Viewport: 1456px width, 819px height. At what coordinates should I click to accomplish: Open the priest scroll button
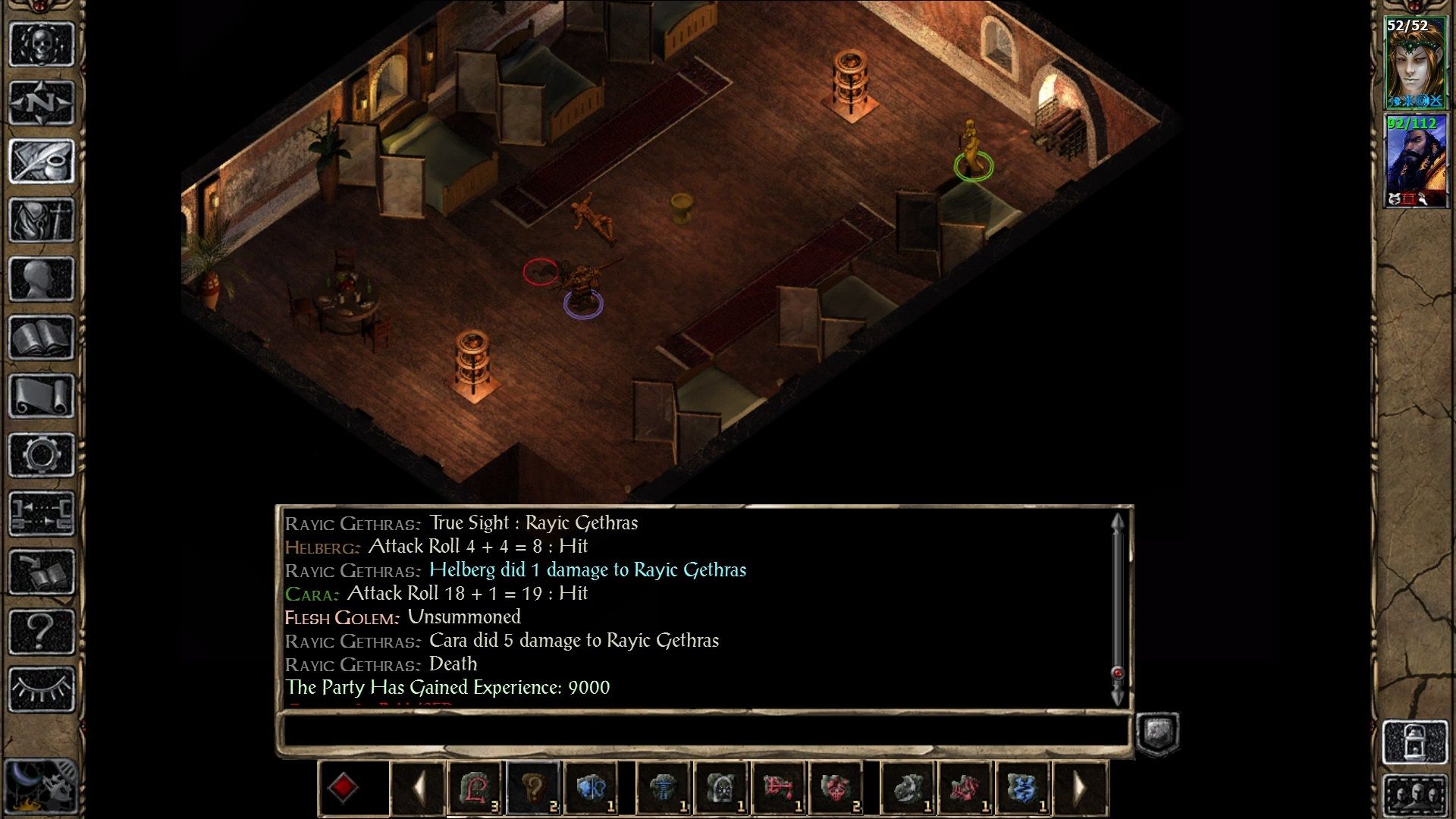[x=42, y=396]
